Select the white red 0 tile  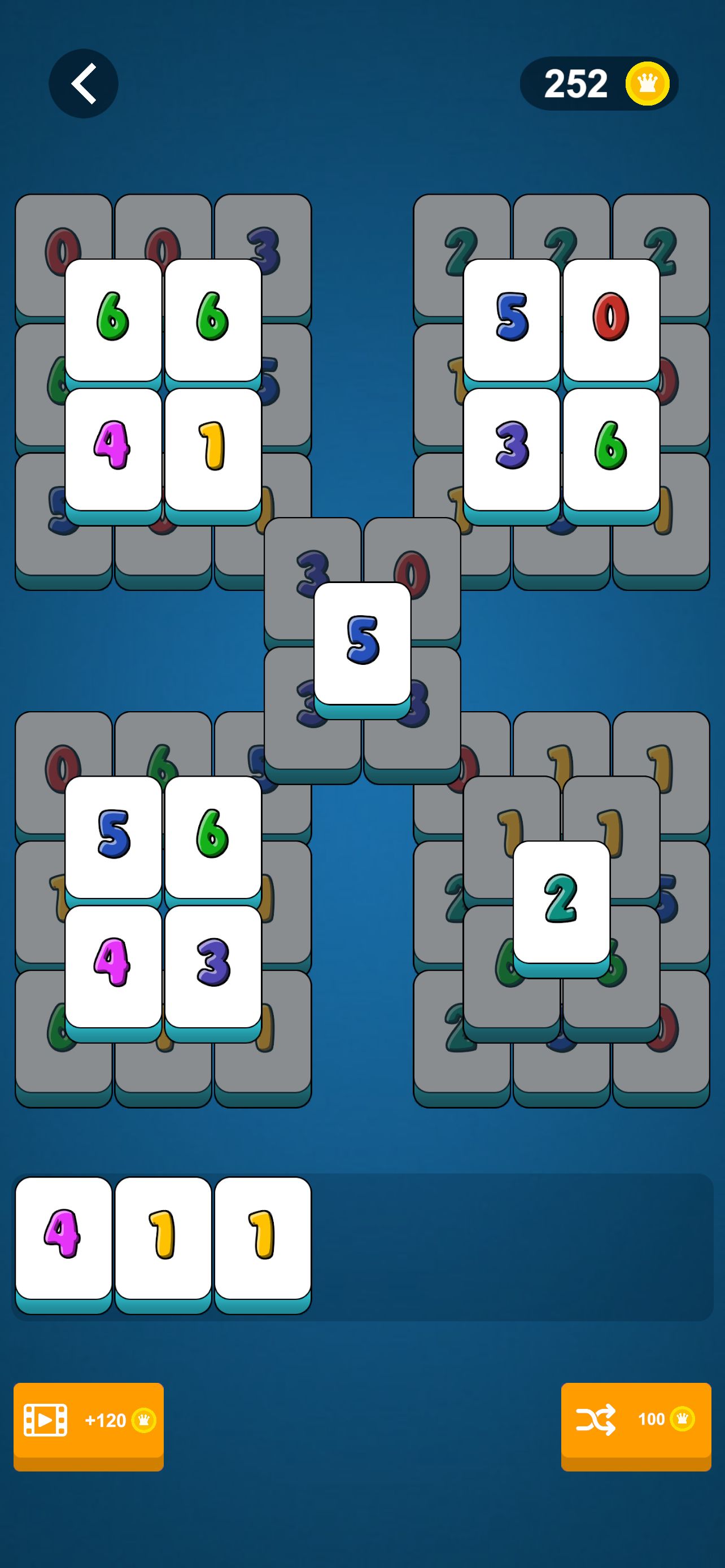[x=610, y=319]
